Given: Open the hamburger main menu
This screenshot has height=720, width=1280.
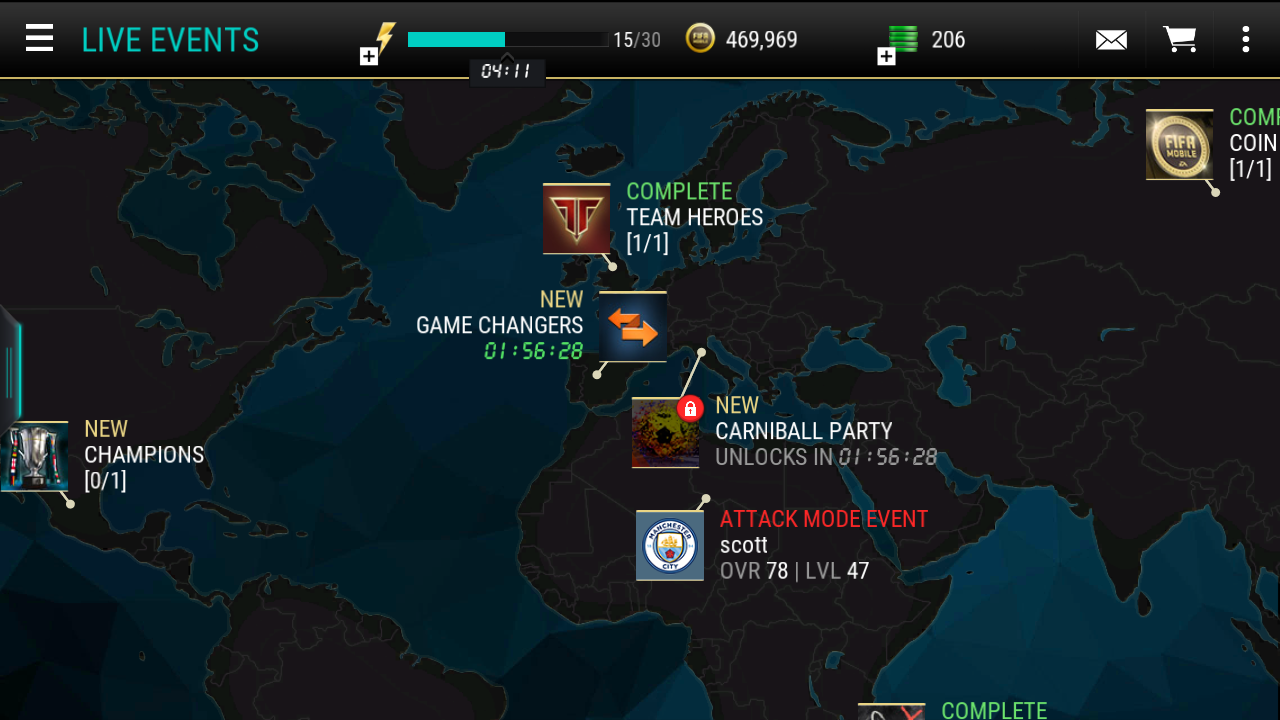Looking at the screenshot, I should pyautogui.click(x=39, y=39).
